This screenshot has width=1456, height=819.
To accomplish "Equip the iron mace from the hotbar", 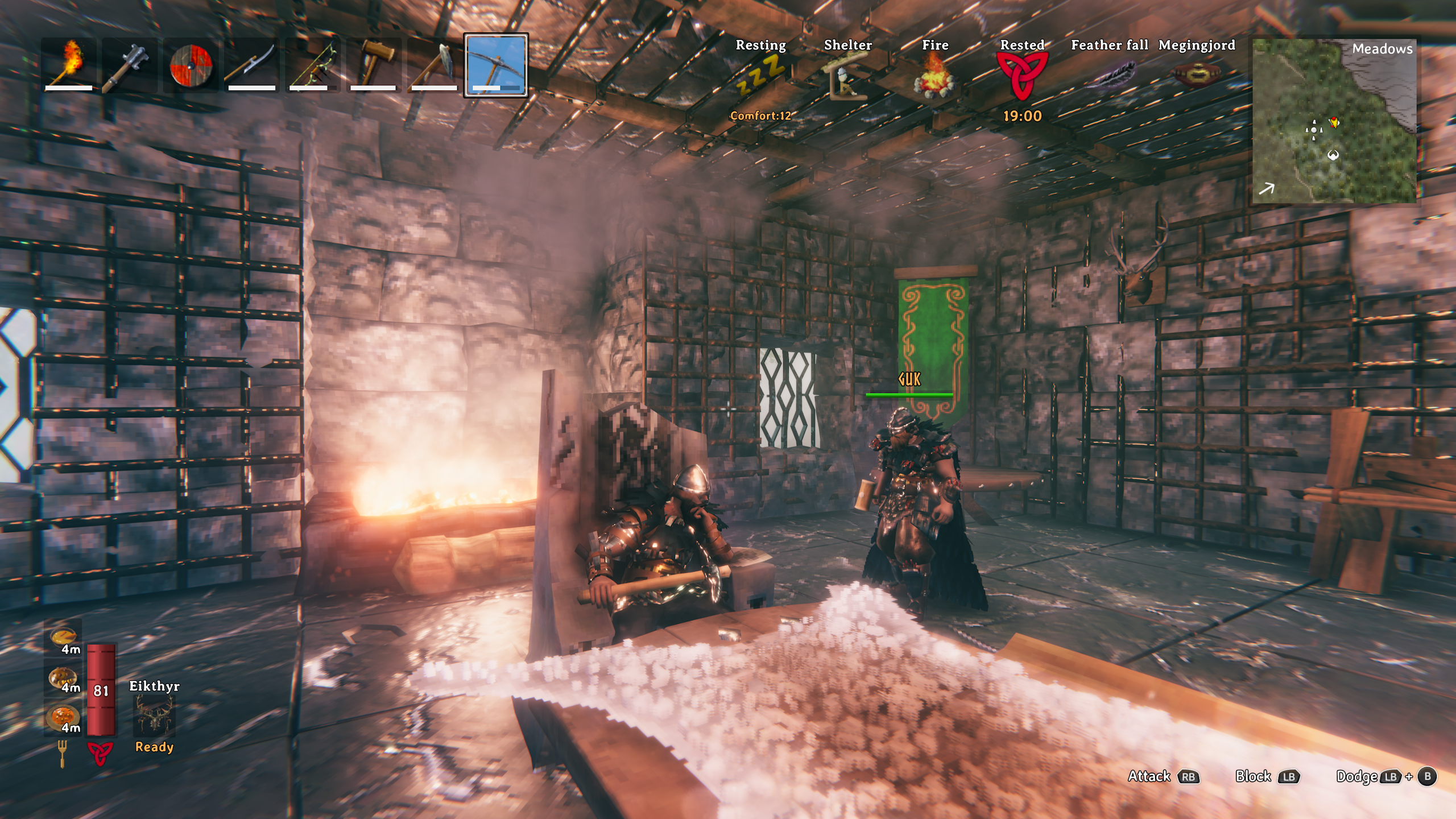I will 130,65.
